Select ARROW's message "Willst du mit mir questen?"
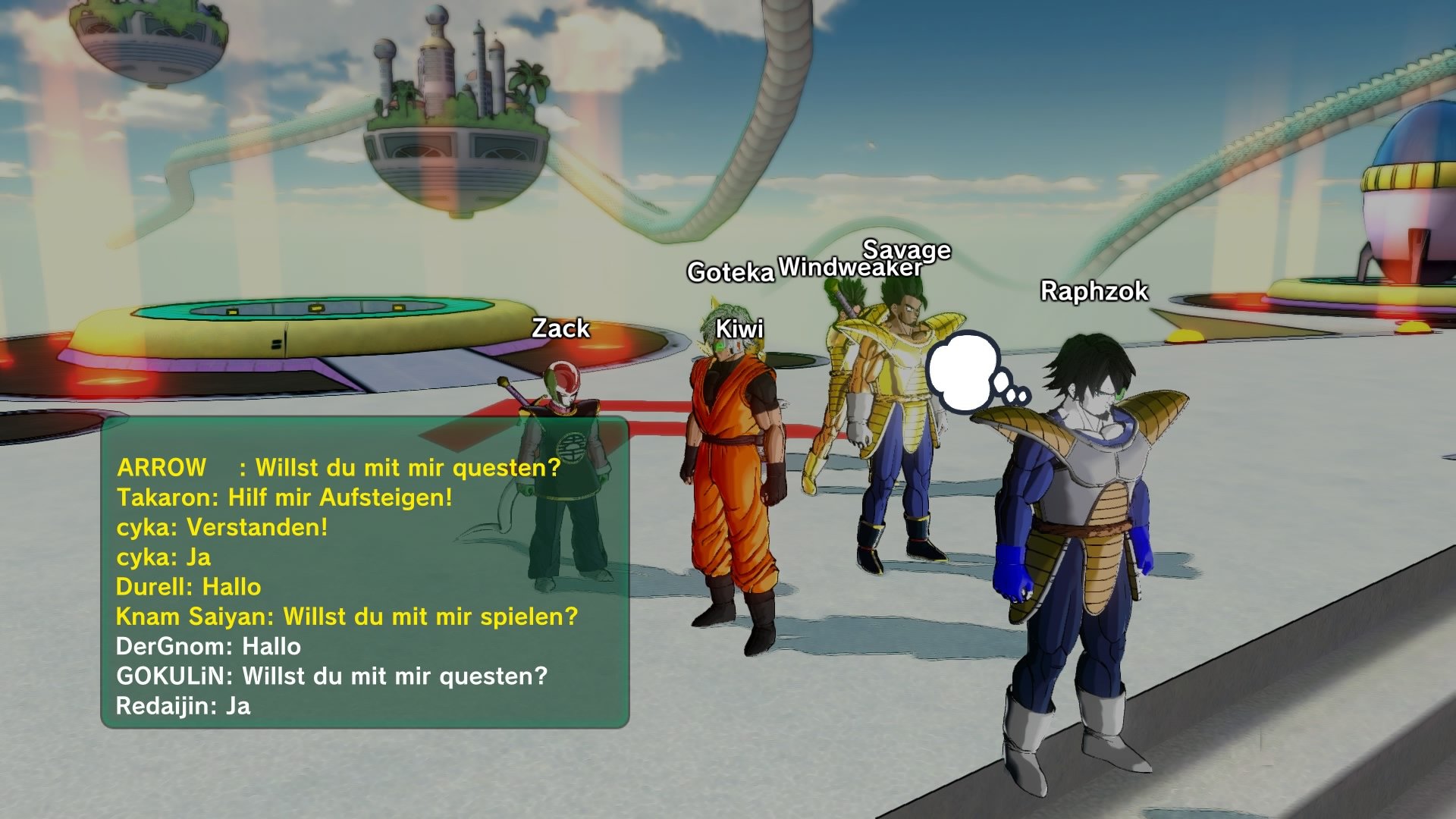The height and width of the screenshot is (819, 1456). pos(337,469)
